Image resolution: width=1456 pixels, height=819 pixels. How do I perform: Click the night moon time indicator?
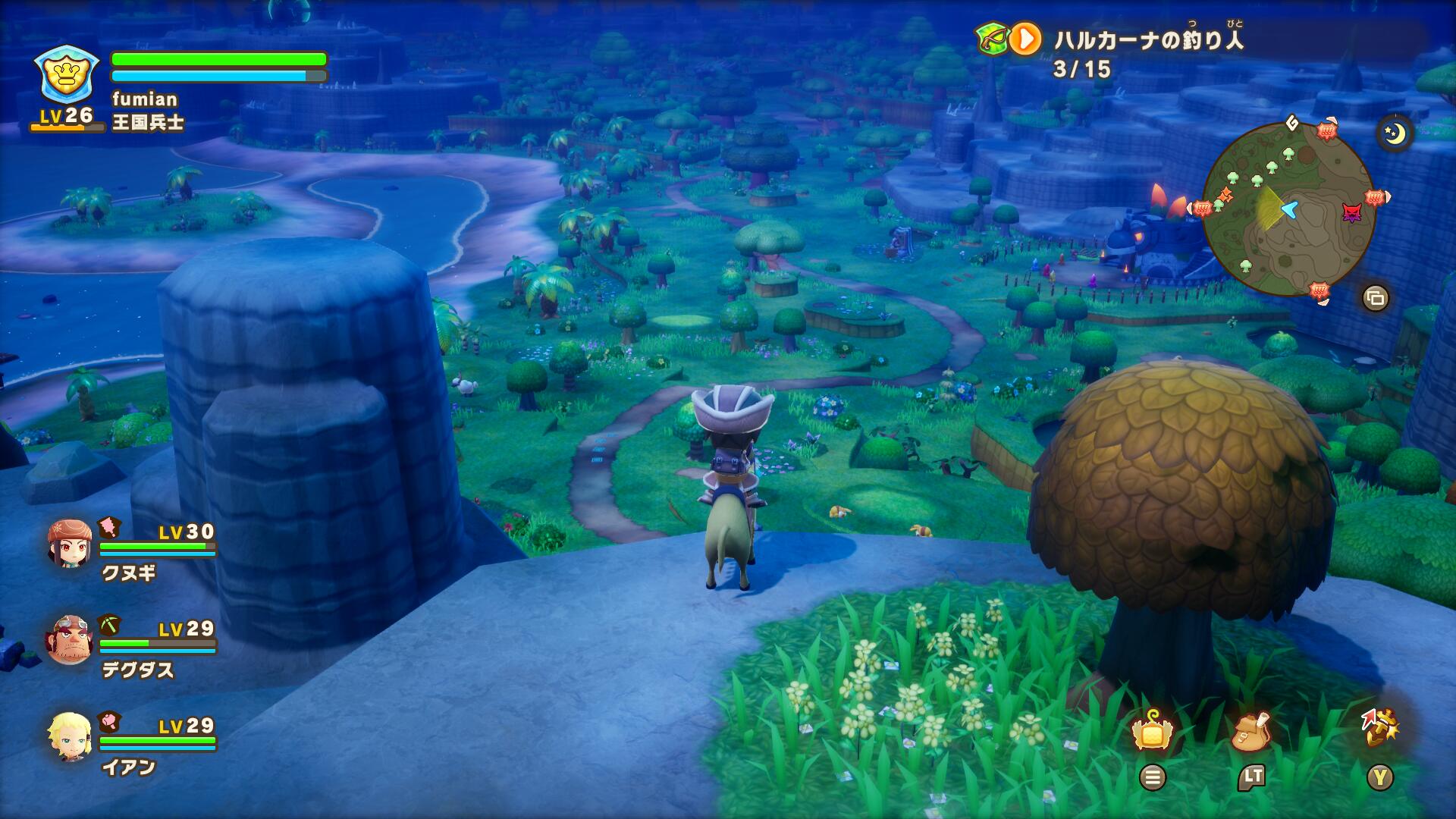1395,134
